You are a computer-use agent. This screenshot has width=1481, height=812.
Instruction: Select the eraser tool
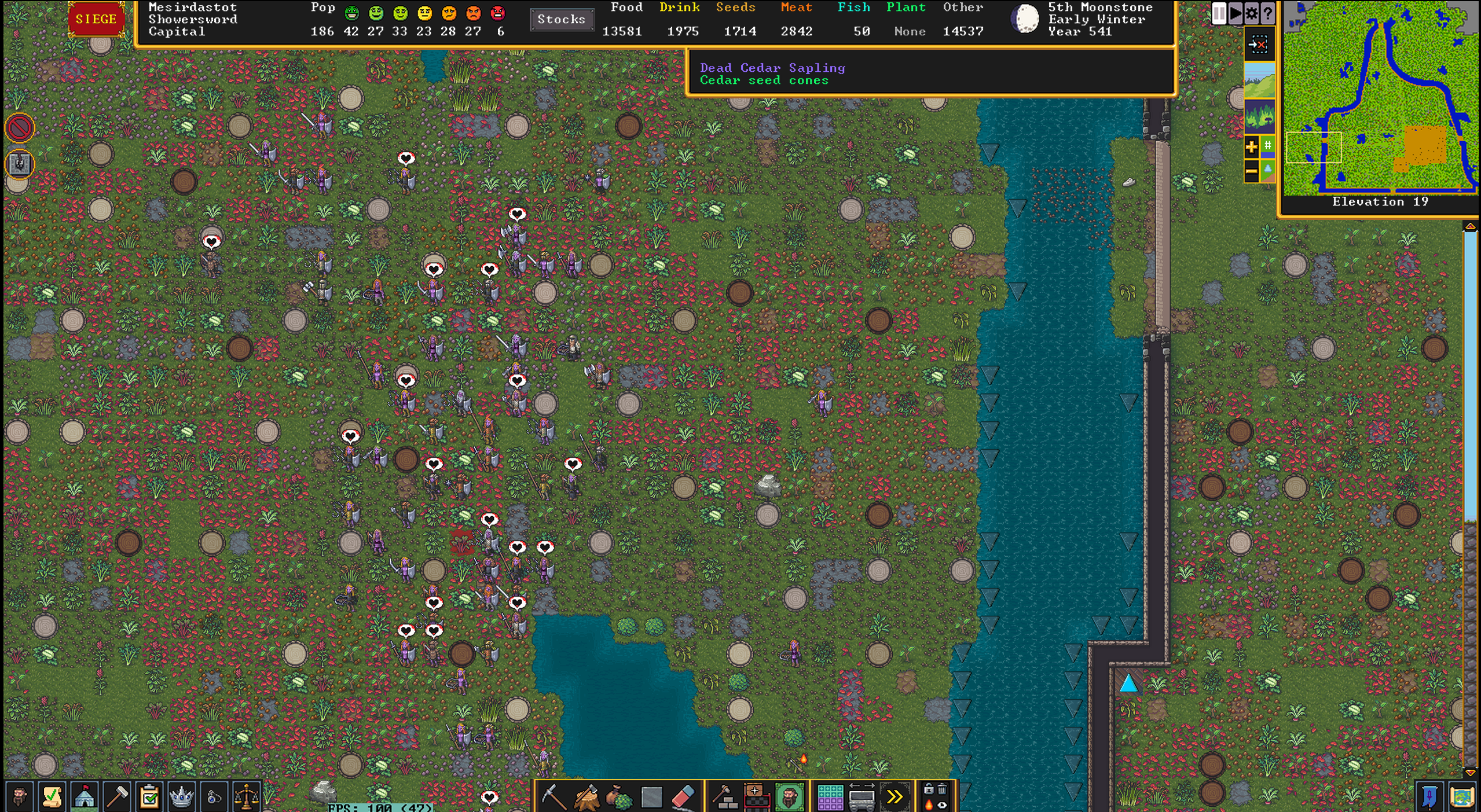[x=683, y=797]
